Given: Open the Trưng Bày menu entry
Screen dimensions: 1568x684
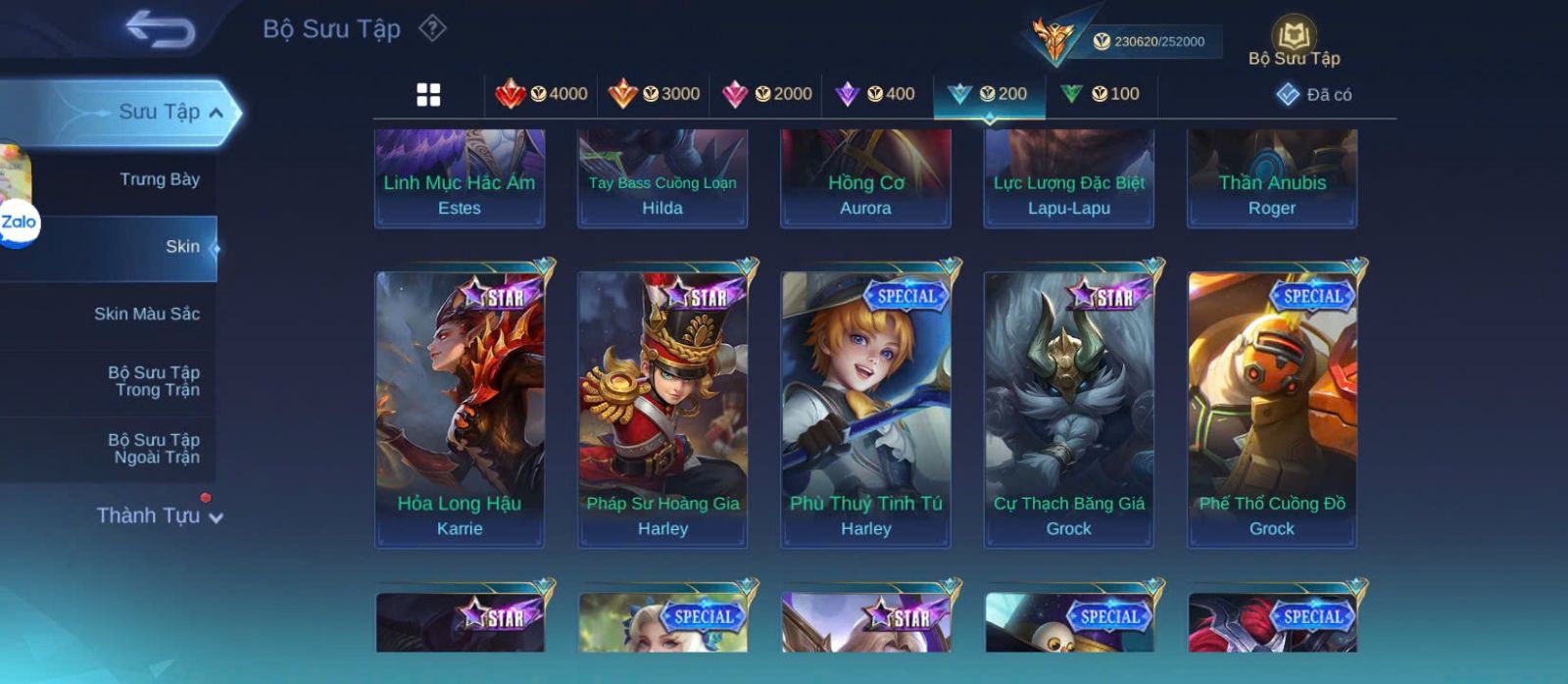Looking at the screenshot, I should tap(159, 179).
